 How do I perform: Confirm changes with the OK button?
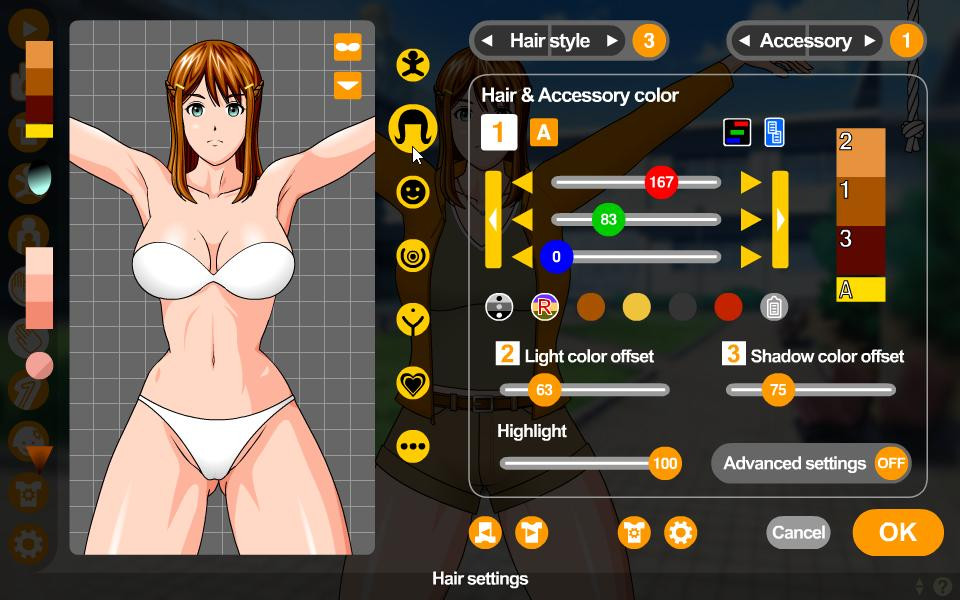click(897, 532)
